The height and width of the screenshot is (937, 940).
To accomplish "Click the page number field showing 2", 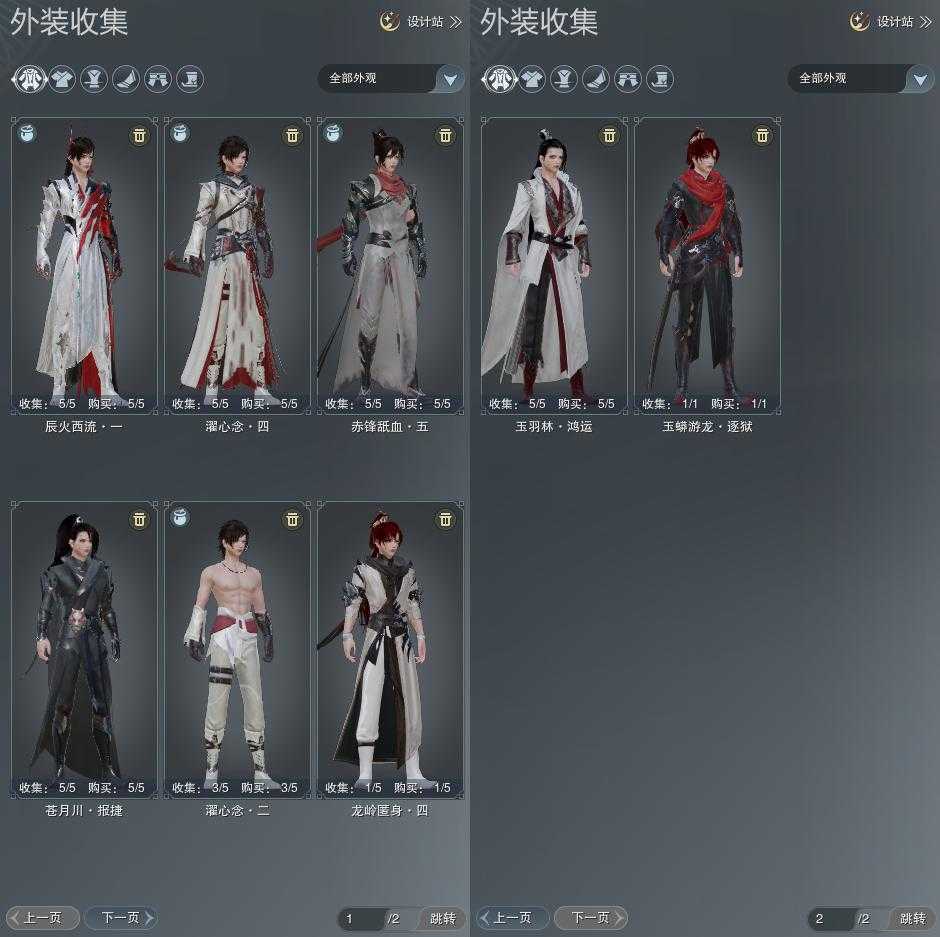I will point(830,918).
